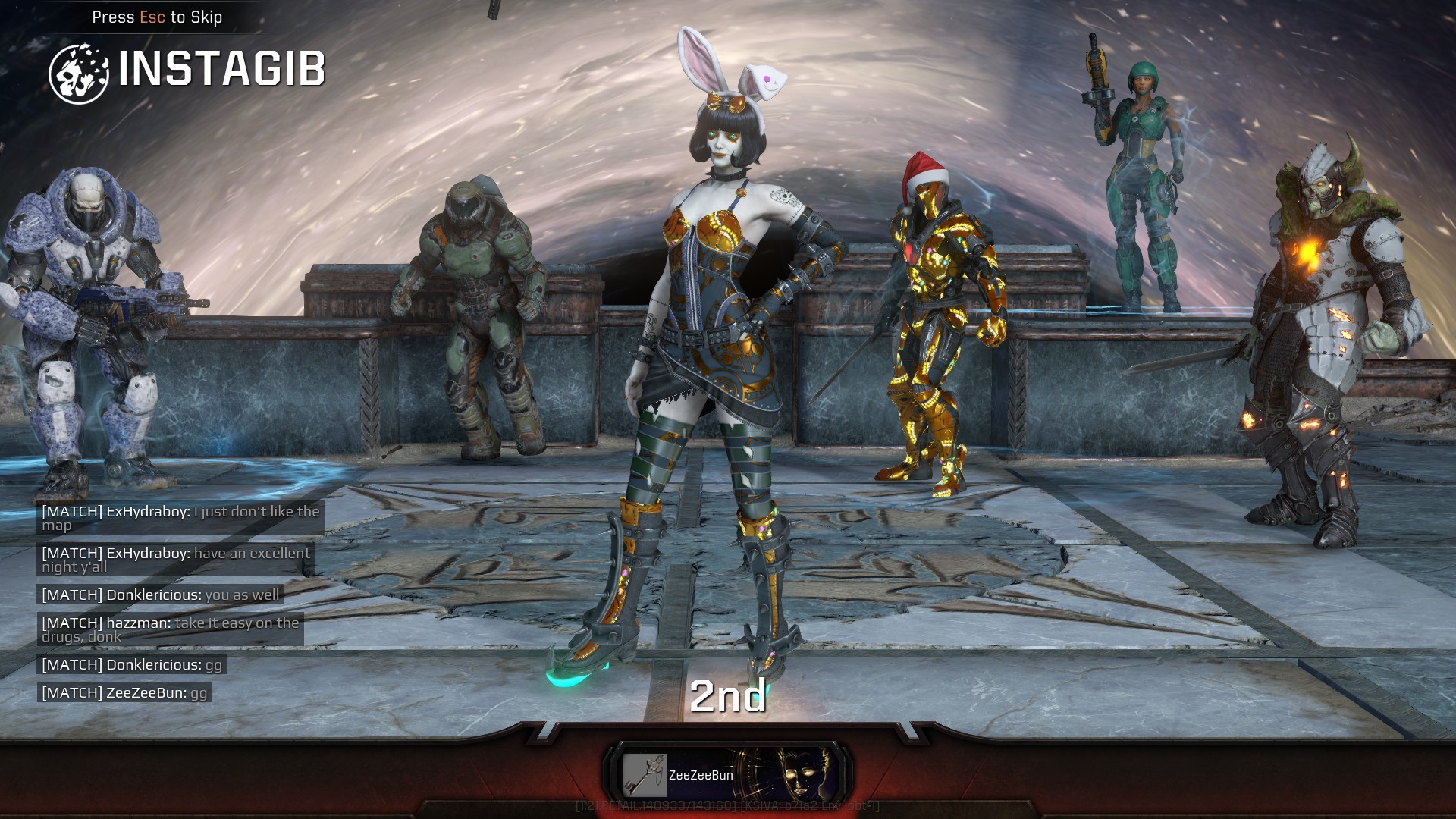The image size is (1456, 819).
Task: Select the "gg" message from Donklericious
Action: coord(132,664)
